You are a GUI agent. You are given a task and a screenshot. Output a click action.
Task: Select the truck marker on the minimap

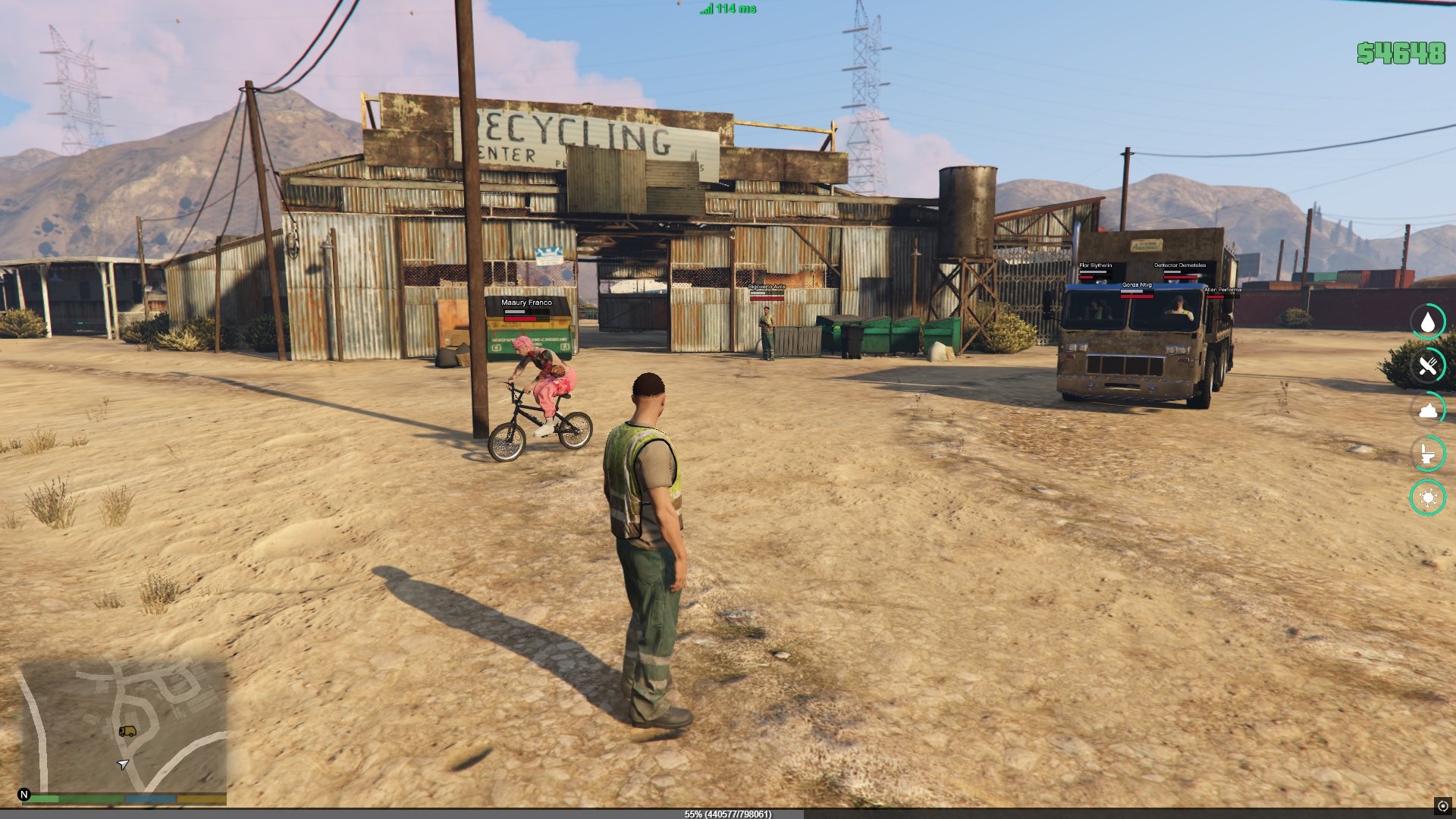point(127,731)
